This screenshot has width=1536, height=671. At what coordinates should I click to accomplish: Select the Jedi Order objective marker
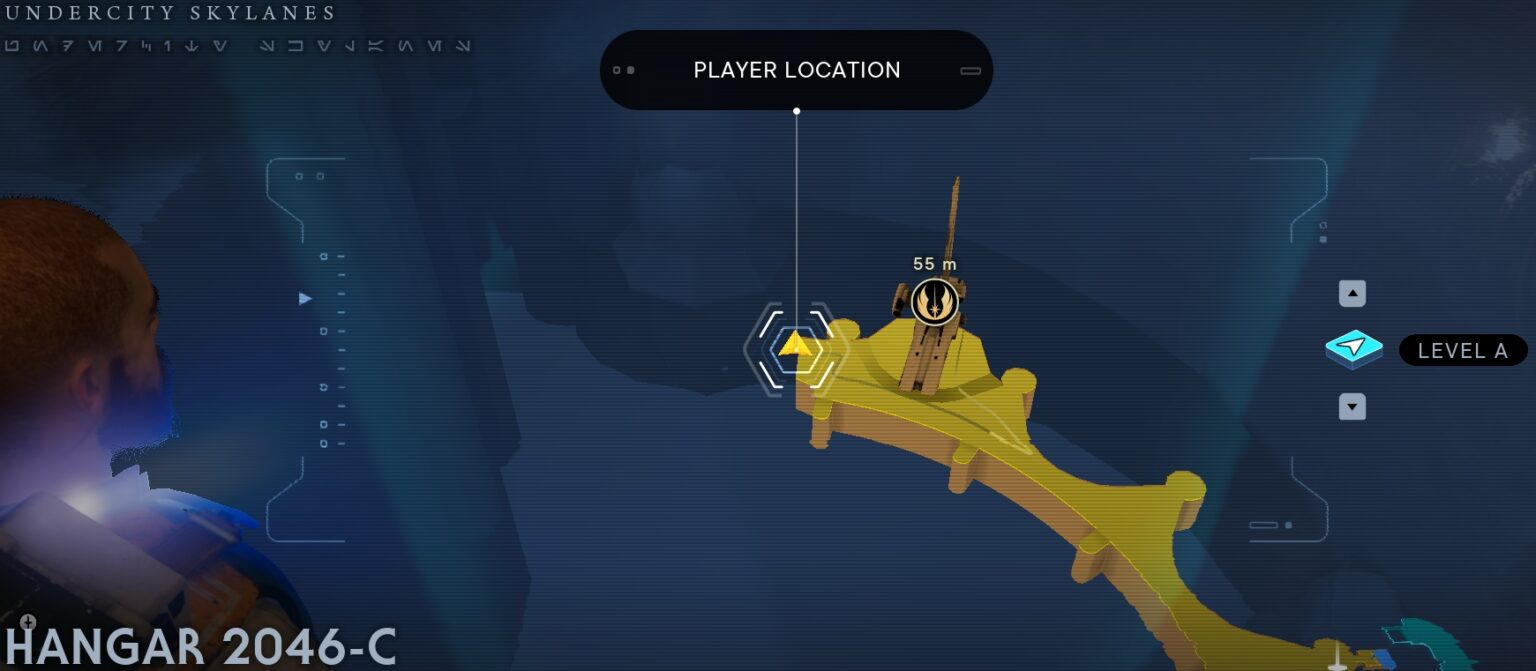click(935, 301)
